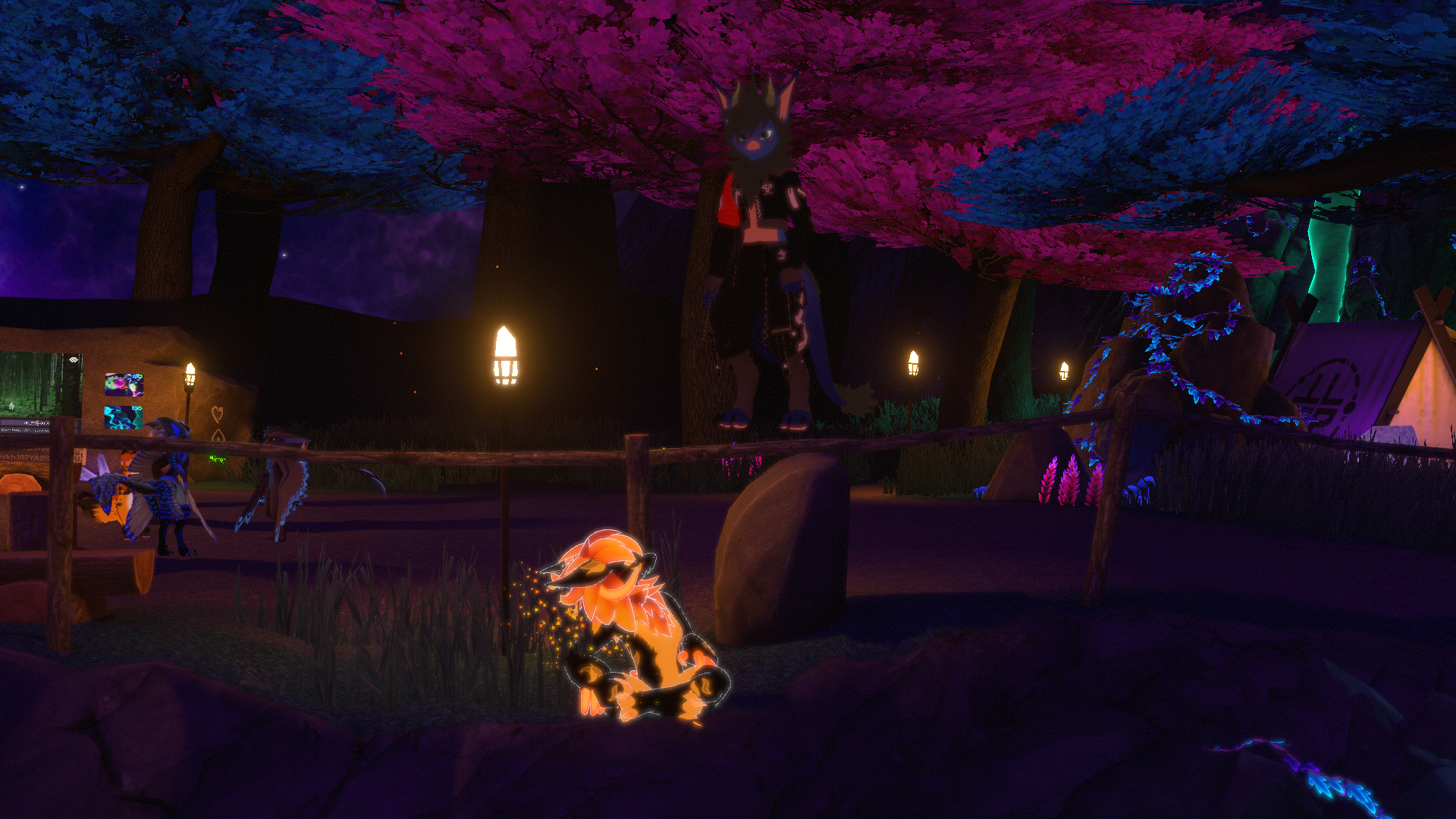Select the pink and purple world thumbnail
The height and width of the screenshot is (819, 1456).
pos(124,384)
